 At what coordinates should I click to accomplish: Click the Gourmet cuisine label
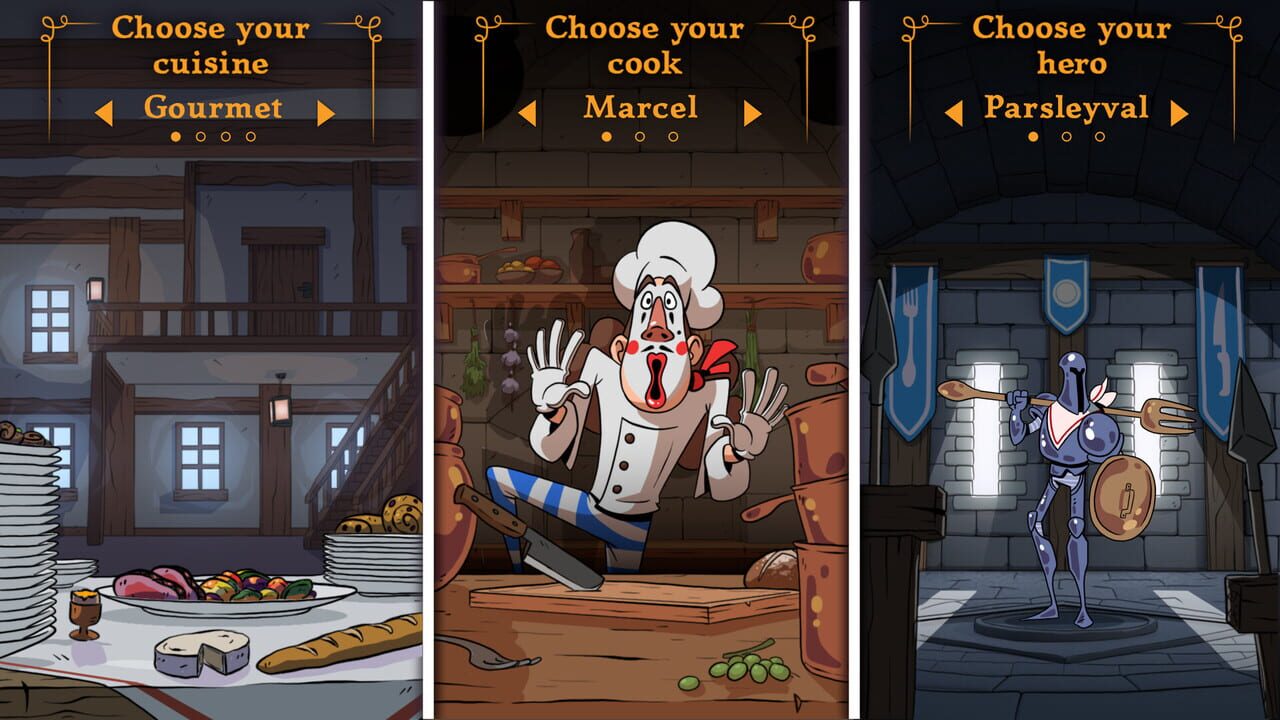212,108
